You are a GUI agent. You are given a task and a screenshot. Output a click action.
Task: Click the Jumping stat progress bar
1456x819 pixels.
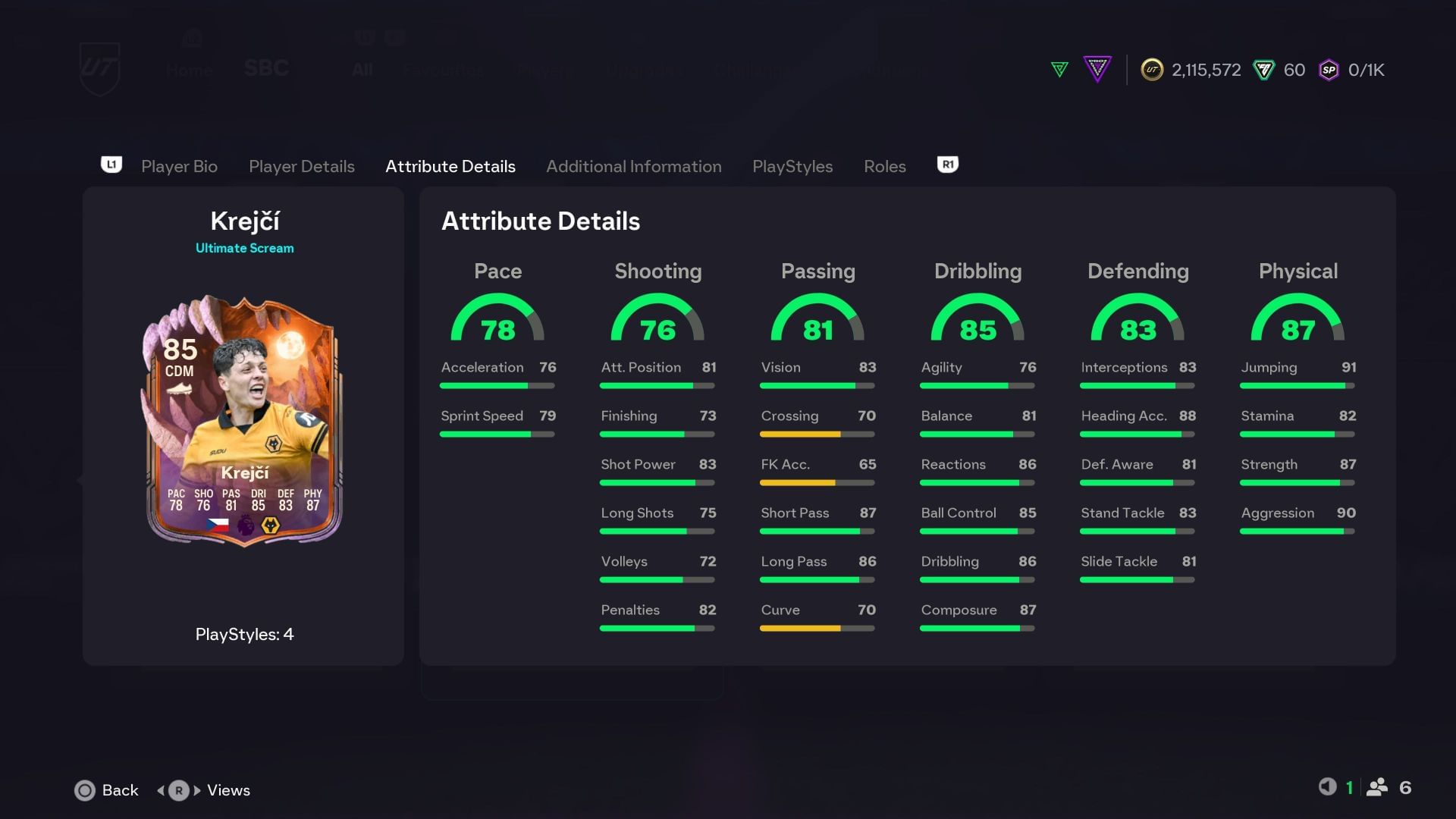pyautogui.click(x=1297, y=385)
